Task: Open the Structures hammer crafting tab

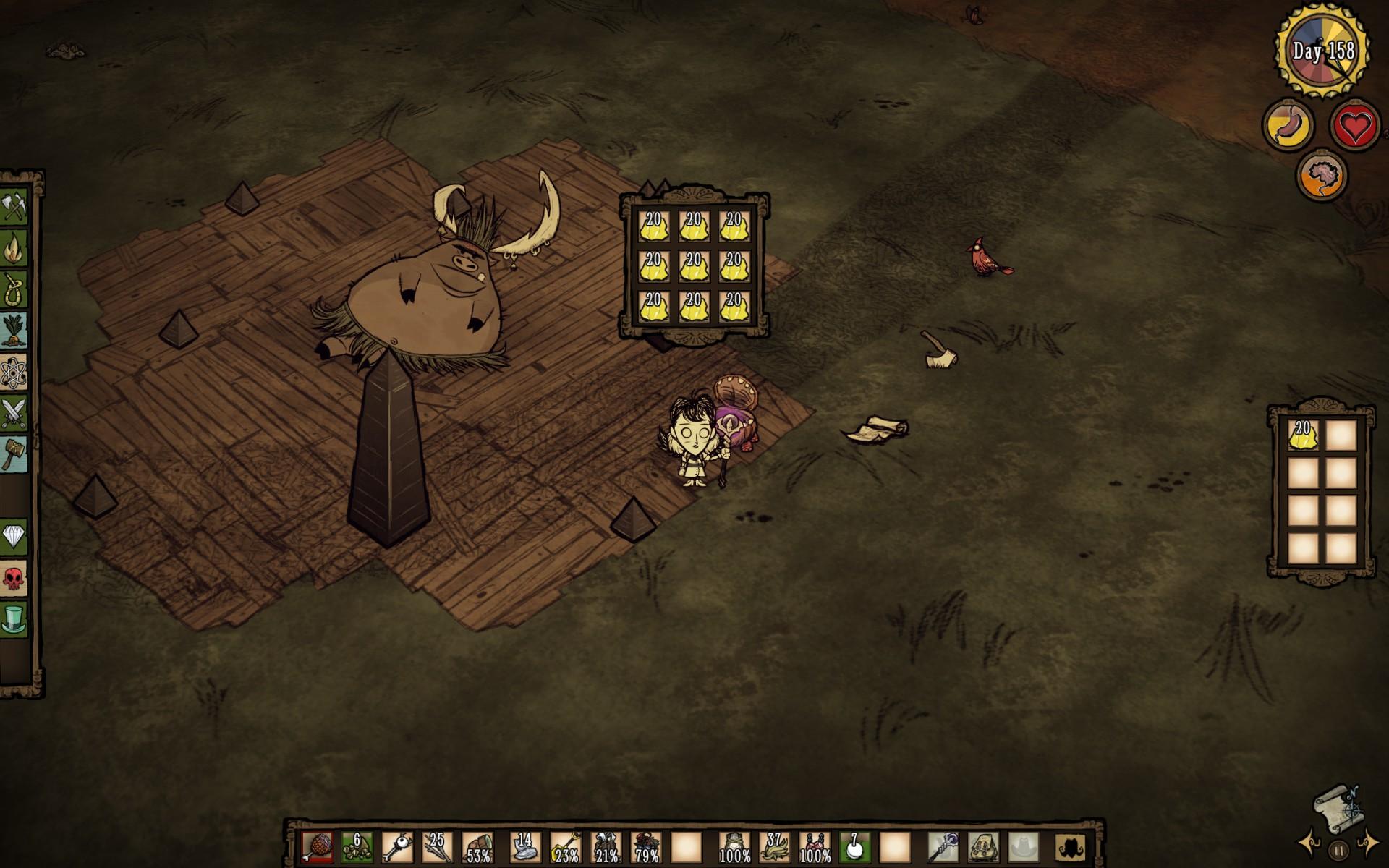Action: 14,454
